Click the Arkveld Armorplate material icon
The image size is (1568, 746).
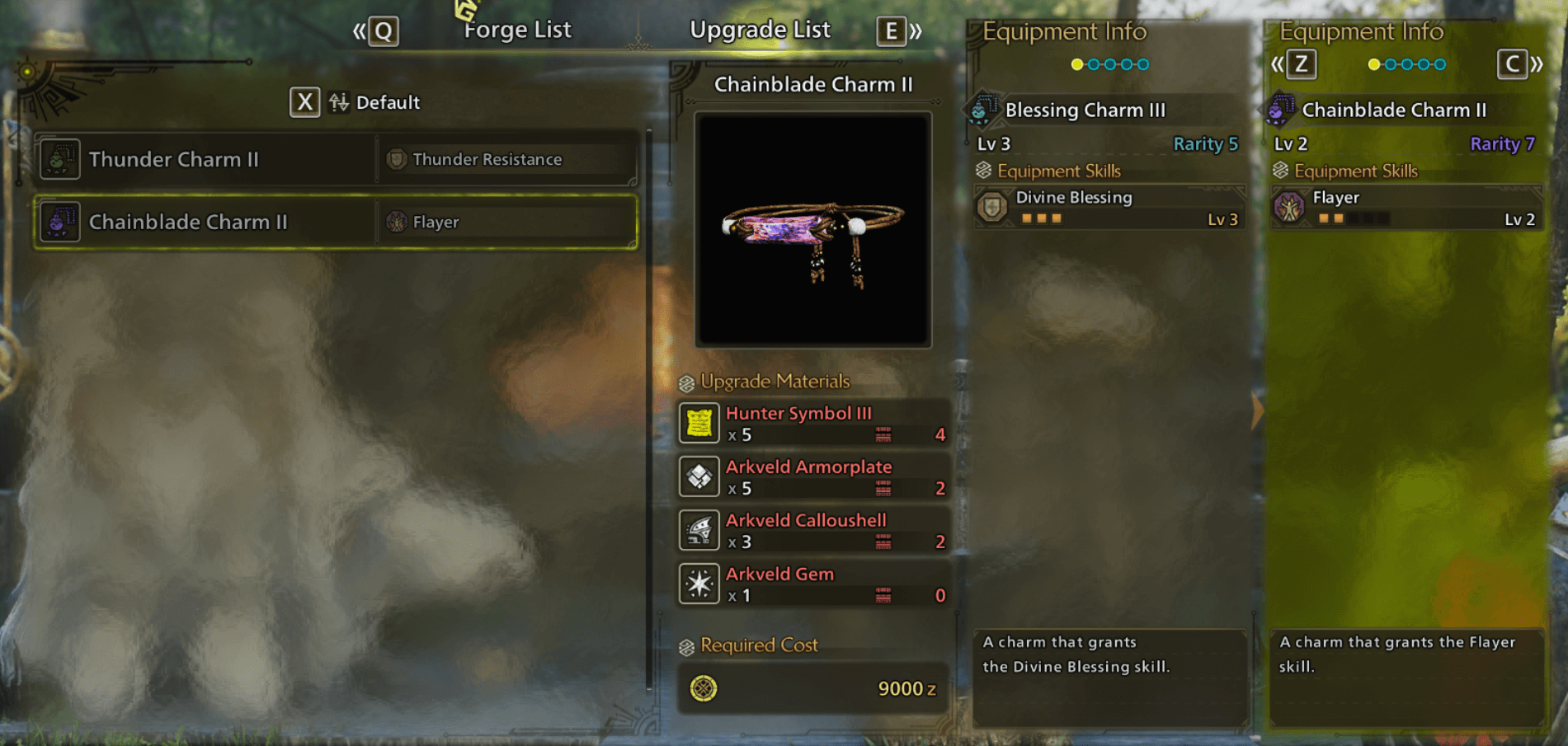click(699, 476)
